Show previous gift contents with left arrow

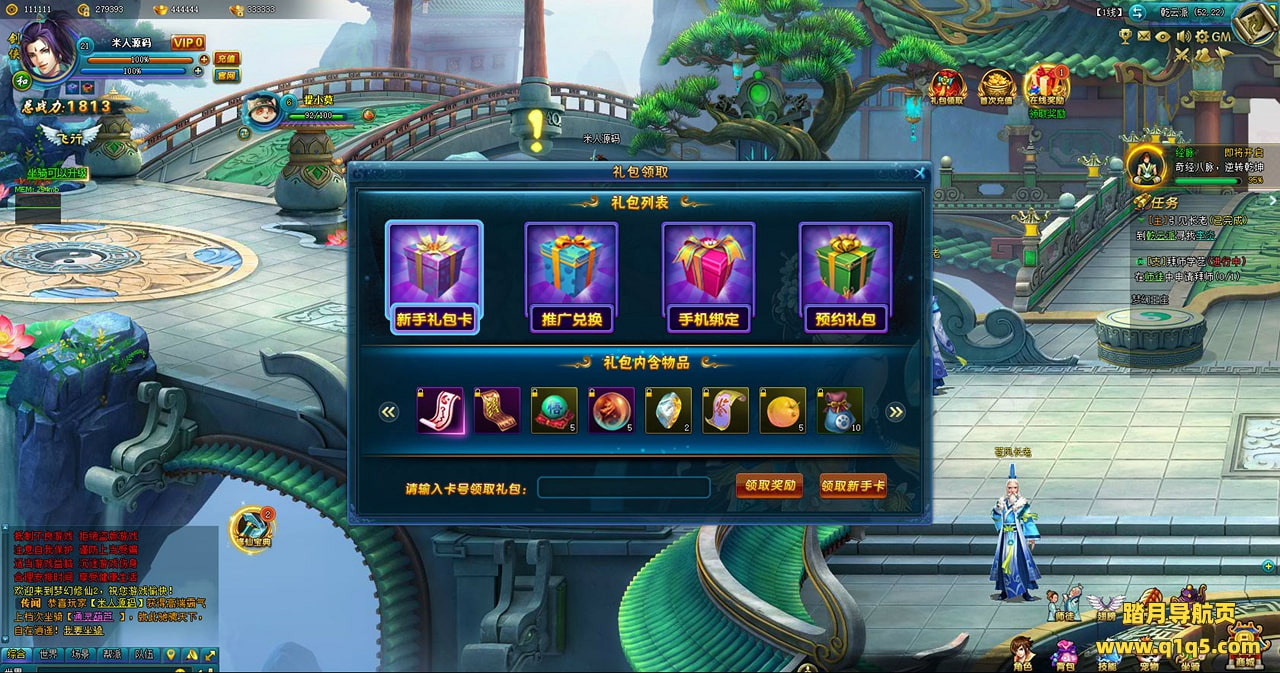pyautogui.click(x=389, y=412)
